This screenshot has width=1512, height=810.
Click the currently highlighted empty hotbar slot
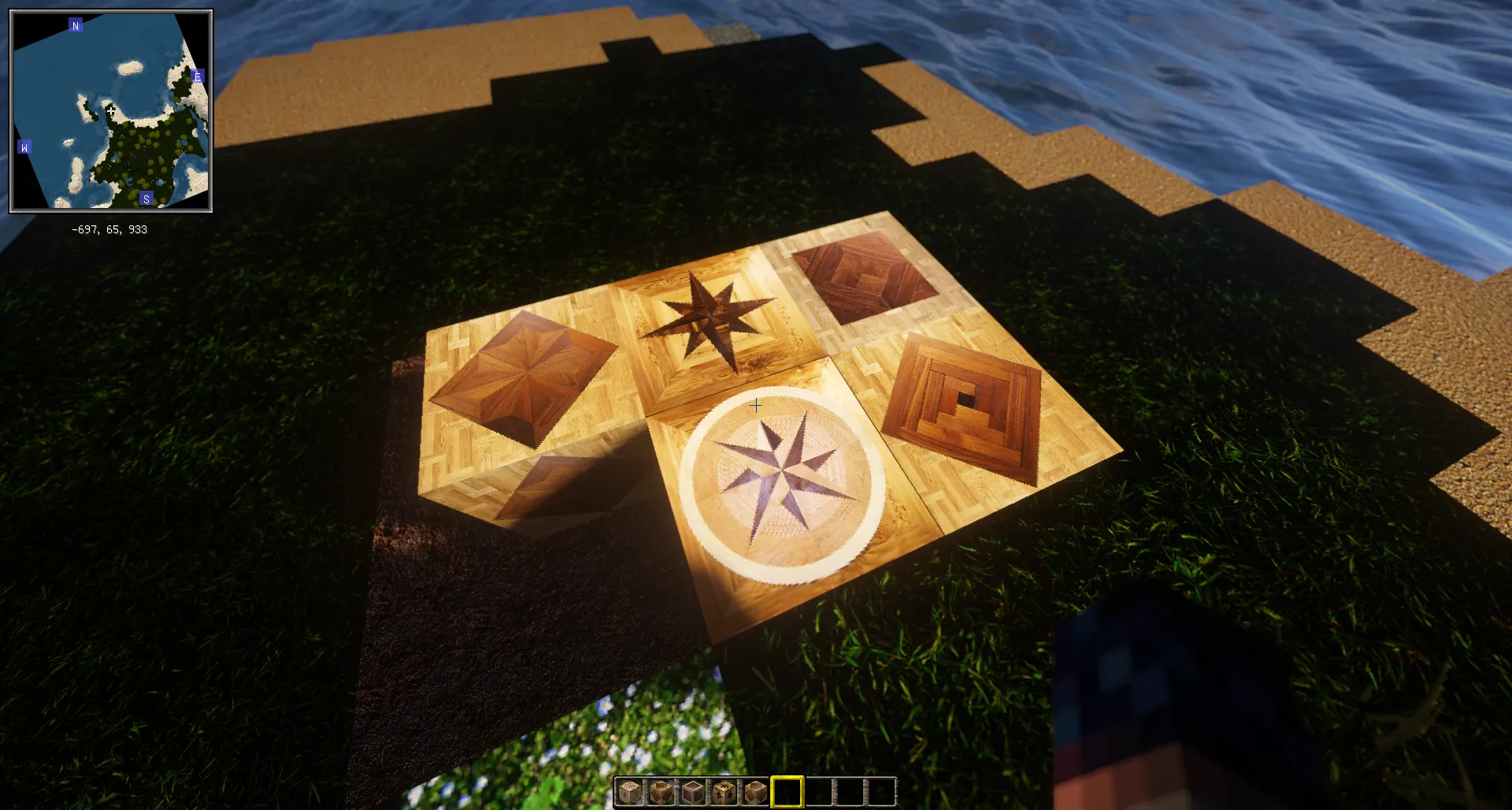coord(787,792)
